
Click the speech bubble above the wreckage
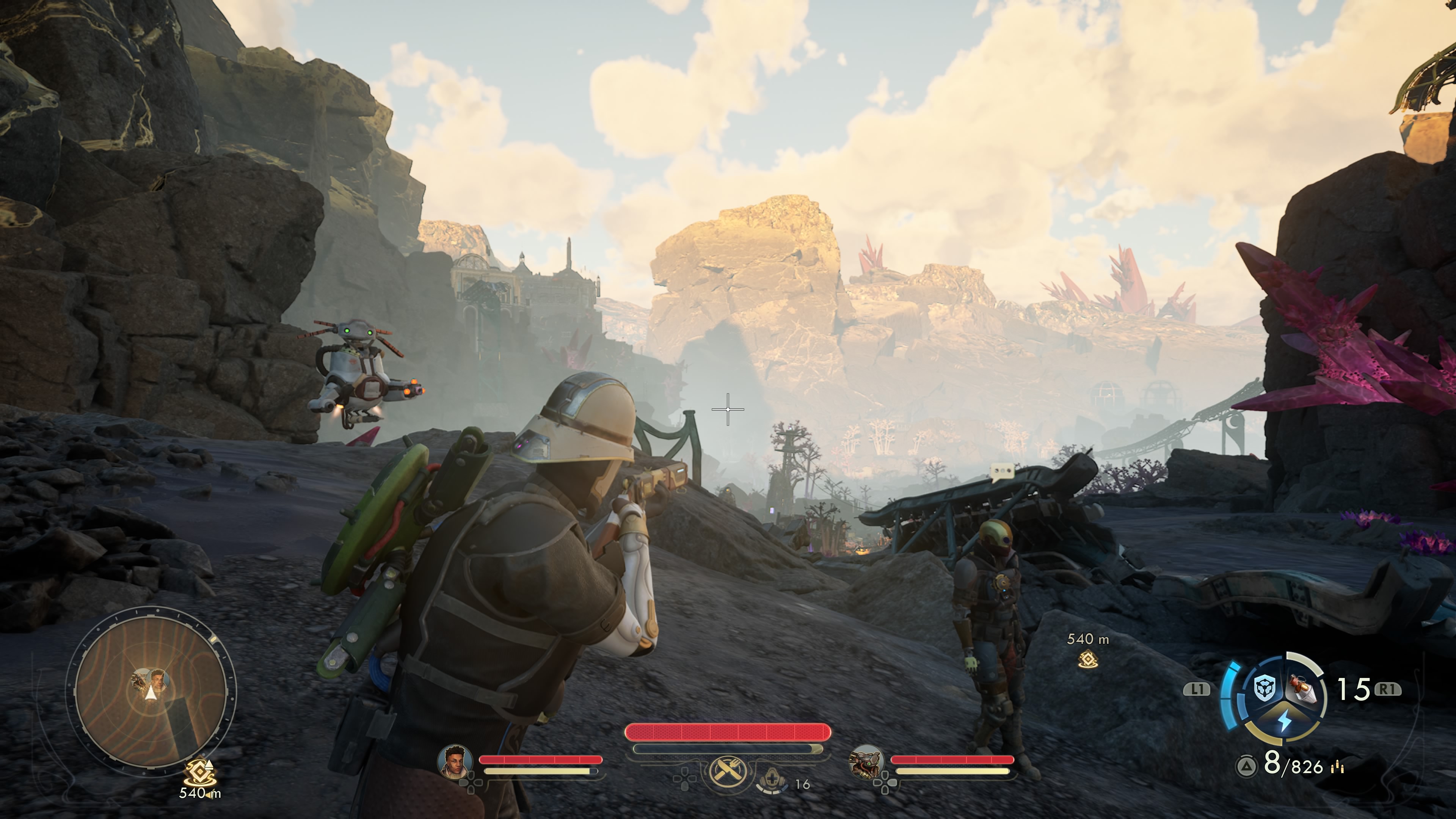[1003, 471]
